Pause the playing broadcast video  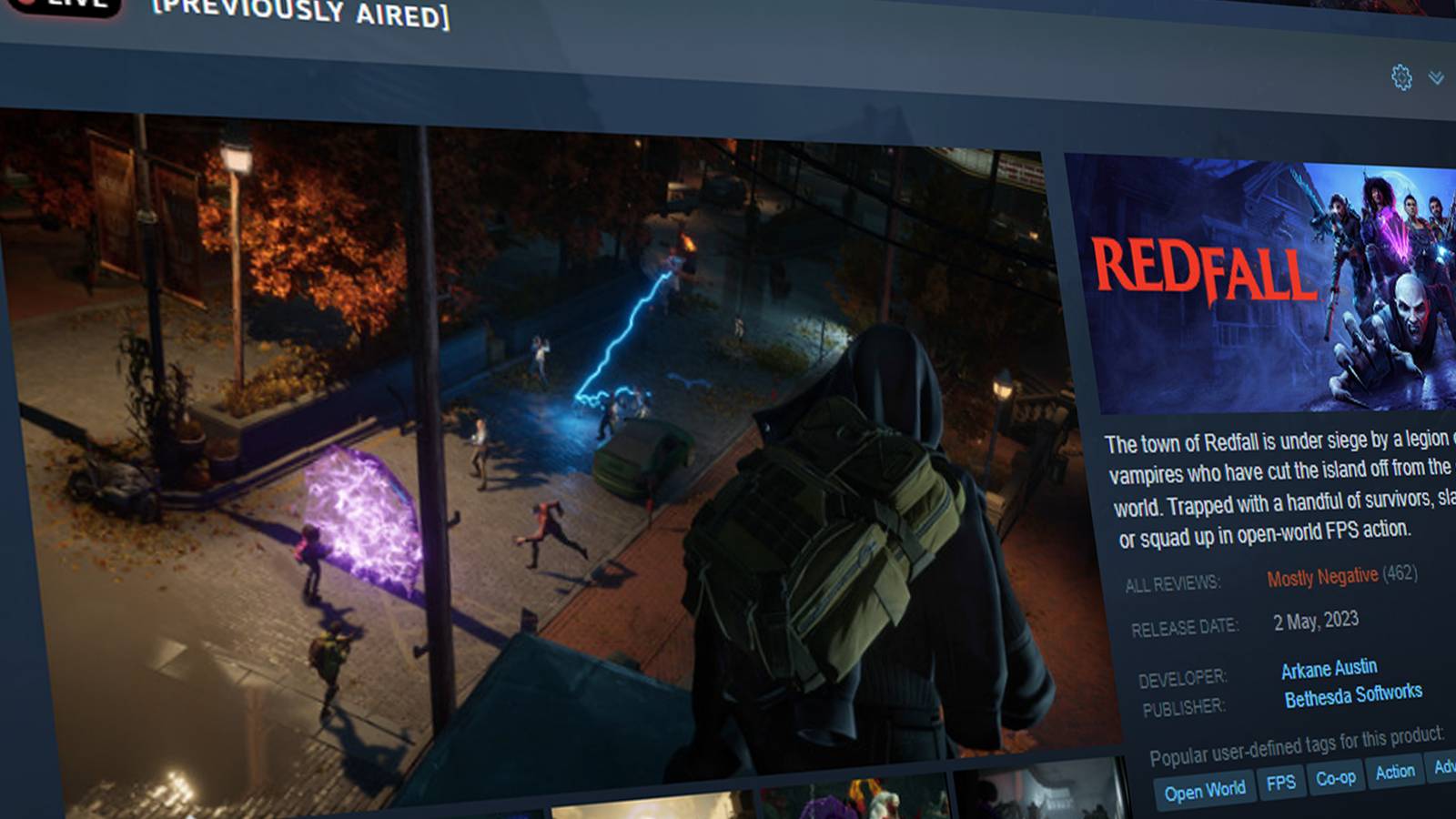[x=519, y=437]
